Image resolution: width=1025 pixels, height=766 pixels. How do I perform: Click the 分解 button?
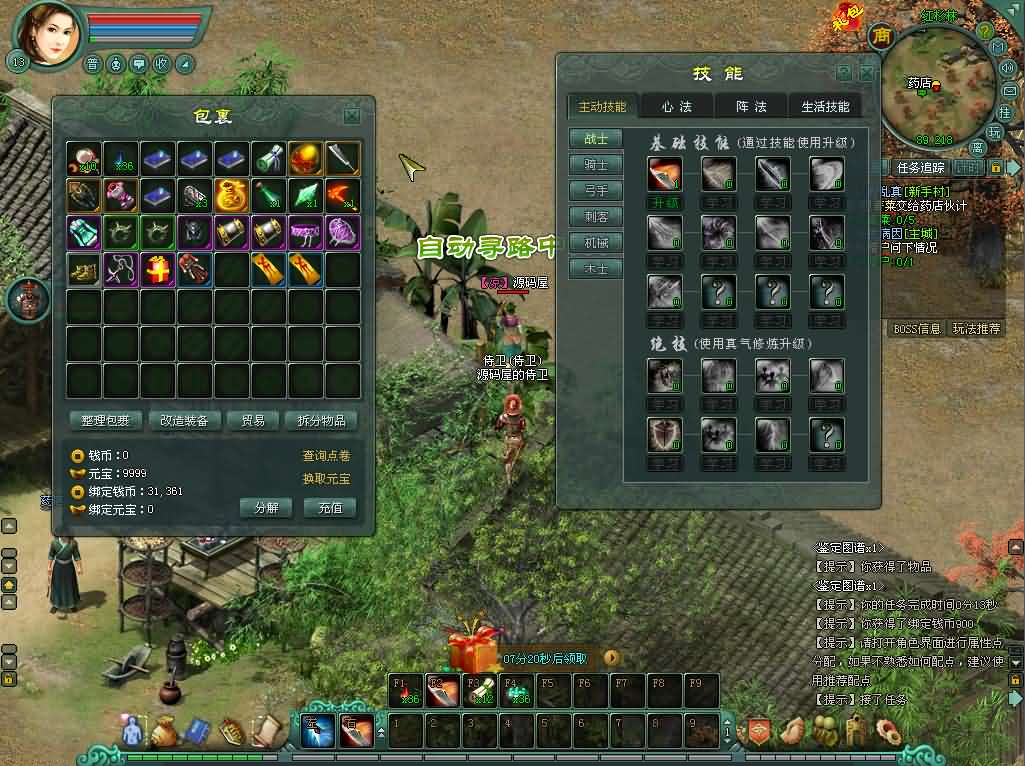point(266,508)
